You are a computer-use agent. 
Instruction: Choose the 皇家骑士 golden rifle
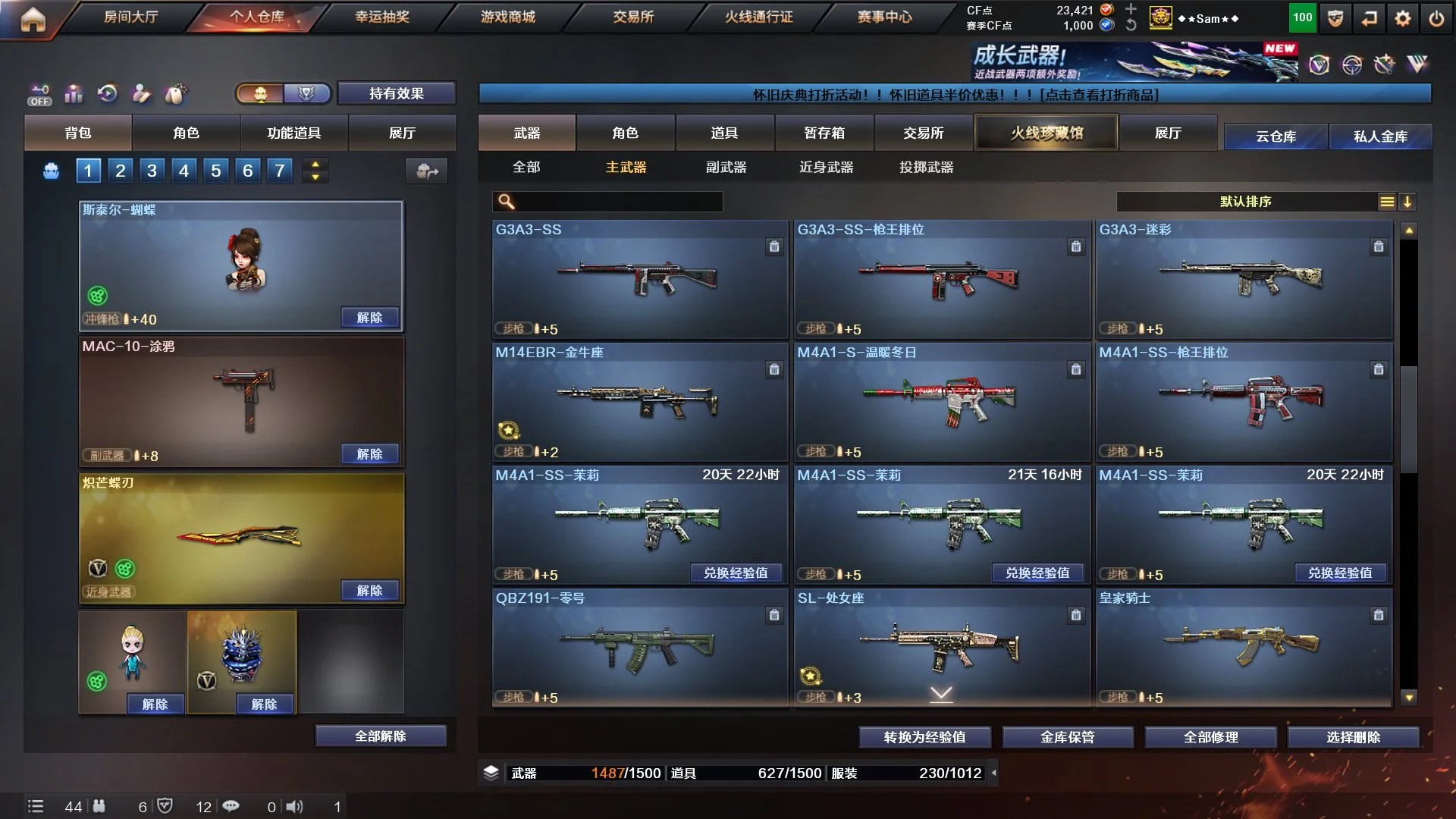pos(1244,648)
